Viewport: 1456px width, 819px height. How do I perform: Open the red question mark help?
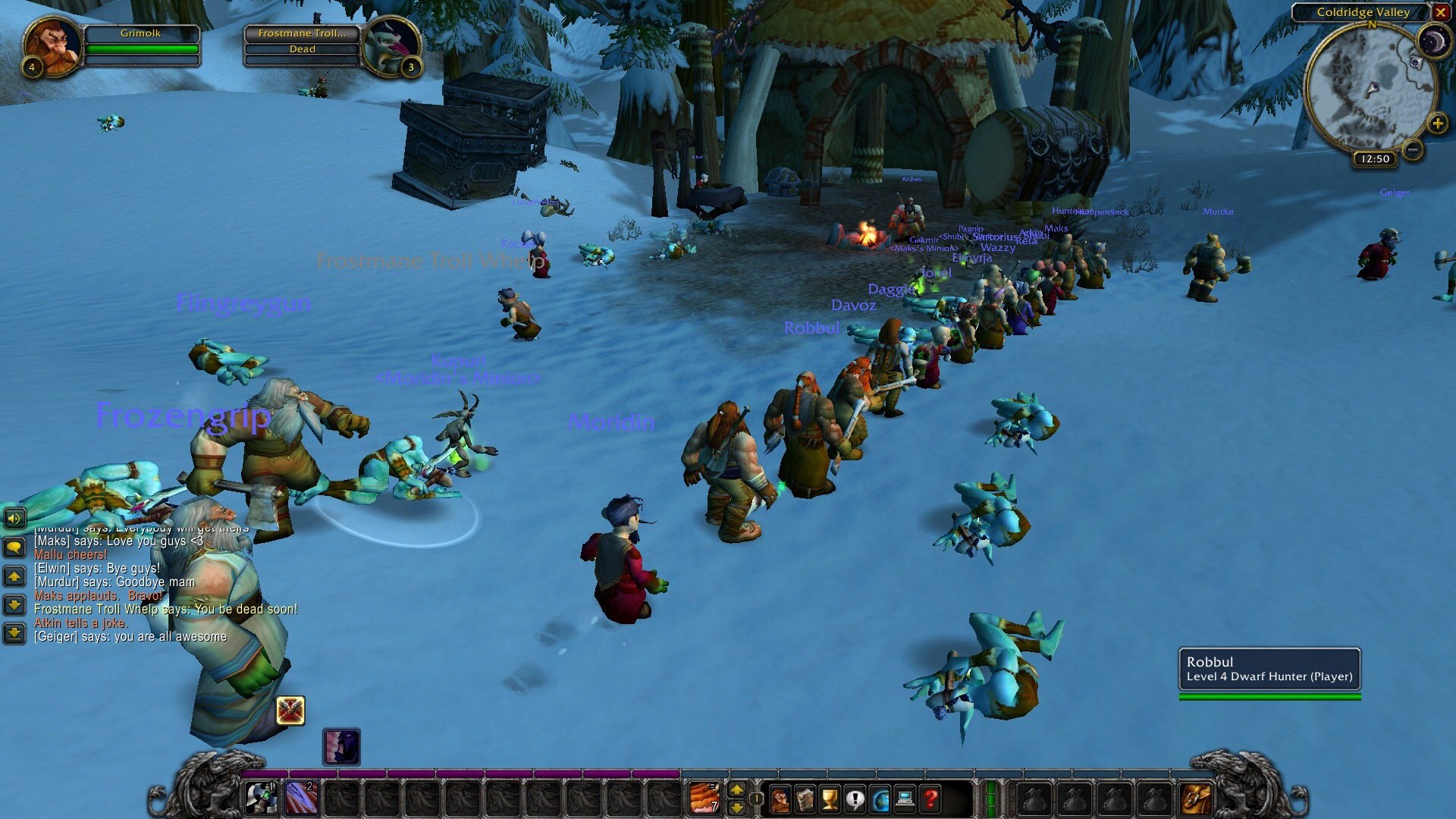pos(930,799)
